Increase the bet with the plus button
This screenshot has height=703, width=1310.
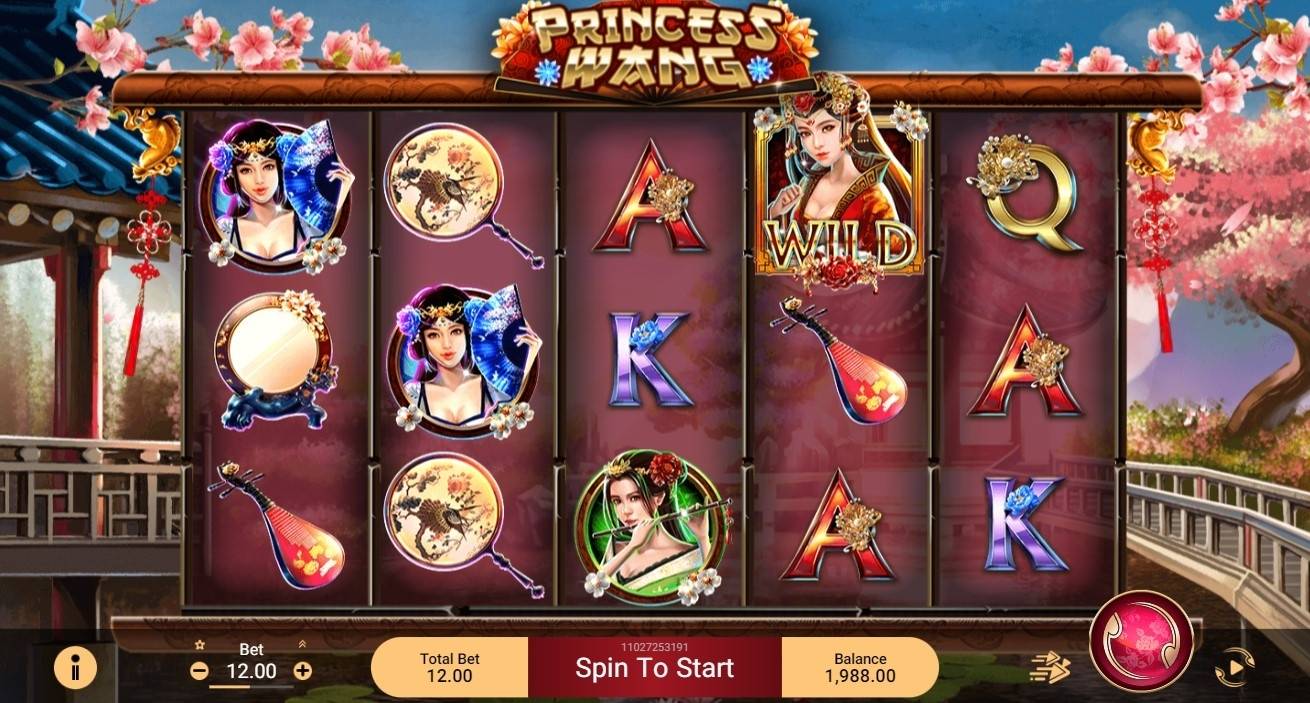coord(303,671)
